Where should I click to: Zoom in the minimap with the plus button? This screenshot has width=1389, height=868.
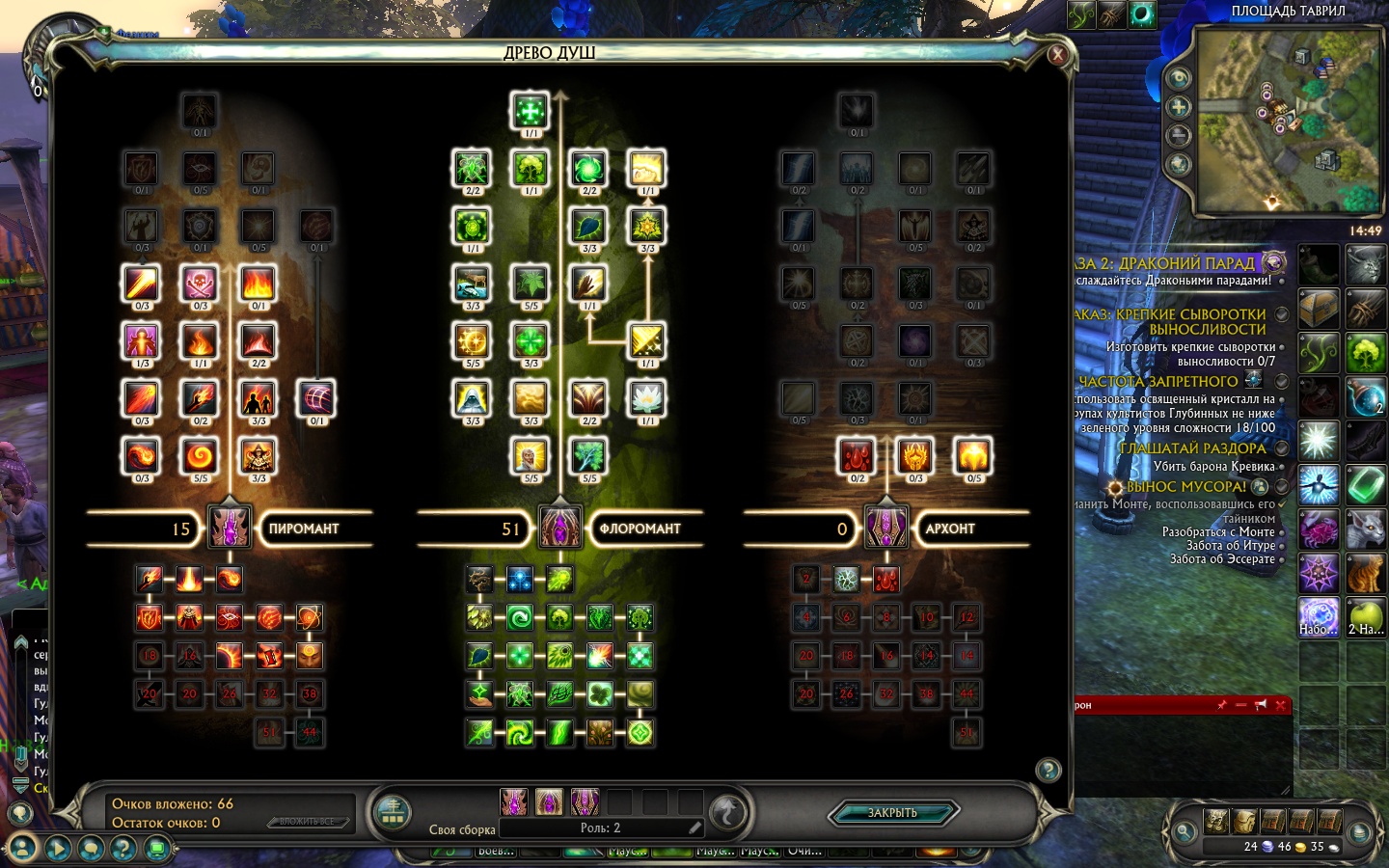1178,107
